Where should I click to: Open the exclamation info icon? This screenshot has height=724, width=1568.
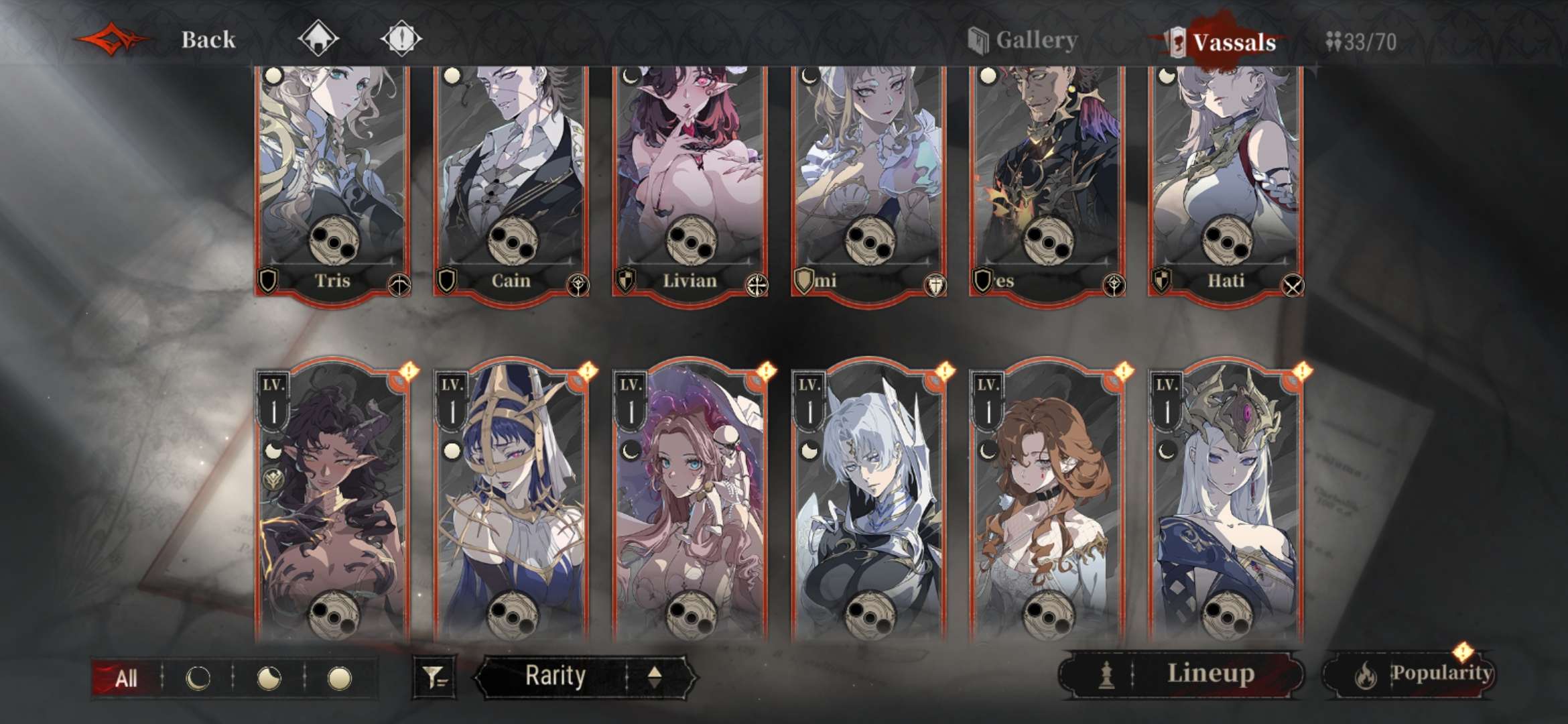click(401, 38)
